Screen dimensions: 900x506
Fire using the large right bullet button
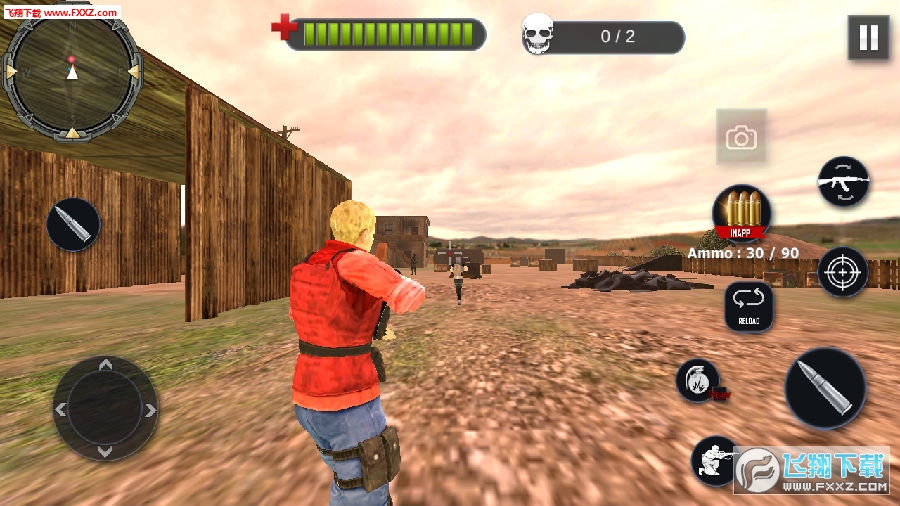(825, 388)
